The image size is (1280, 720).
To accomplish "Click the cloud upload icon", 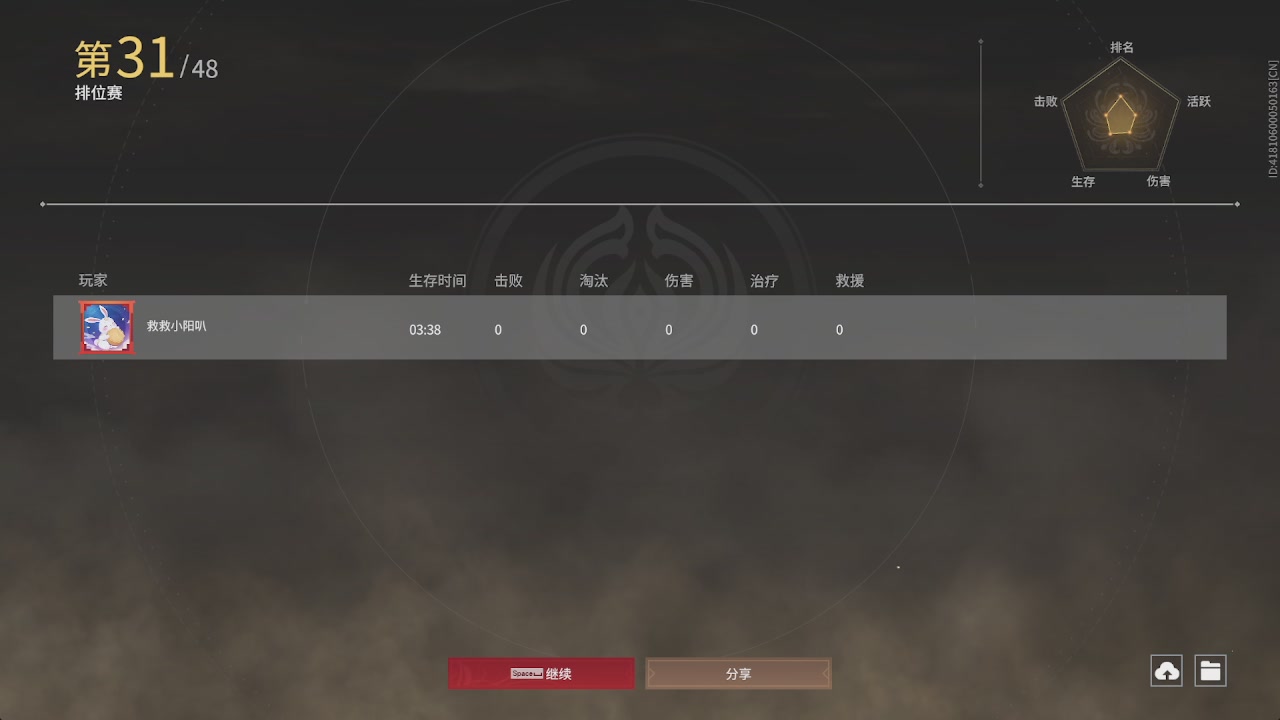I will [x=1165, y=670].
